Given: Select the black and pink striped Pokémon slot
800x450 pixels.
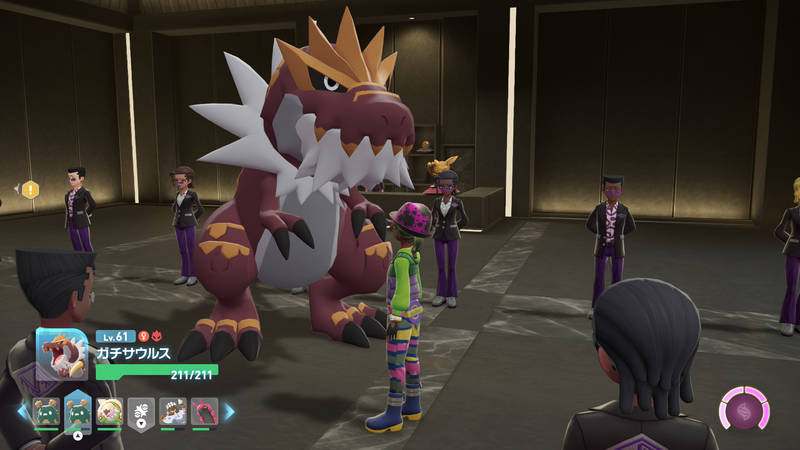Looking at the screenshot, I should click(x=204, y=411).
